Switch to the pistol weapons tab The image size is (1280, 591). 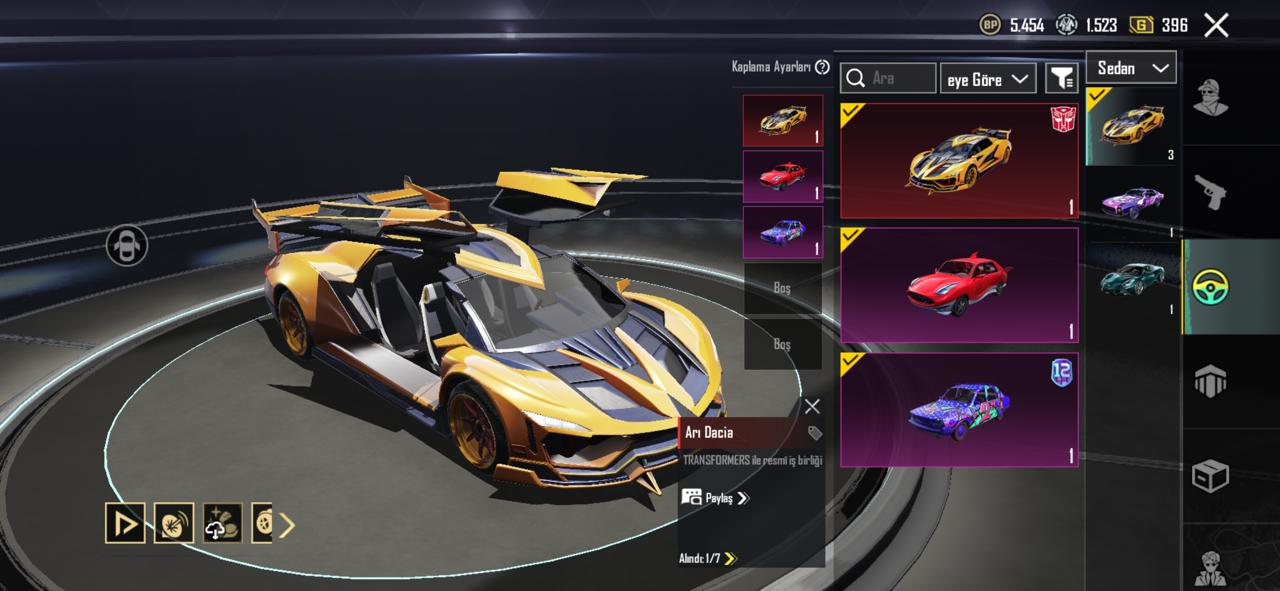[x=1210, y=191]
